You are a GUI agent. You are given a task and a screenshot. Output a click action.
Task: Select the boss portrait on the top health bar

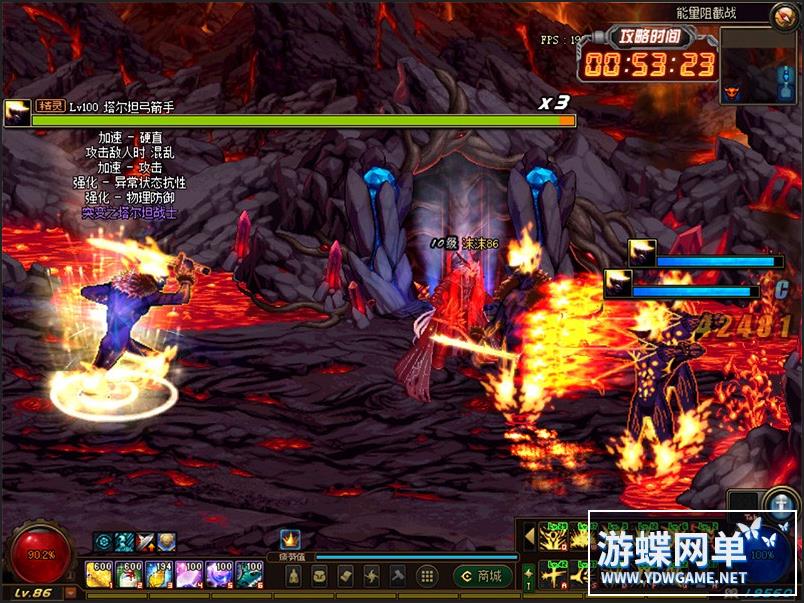tap(17, 111)
